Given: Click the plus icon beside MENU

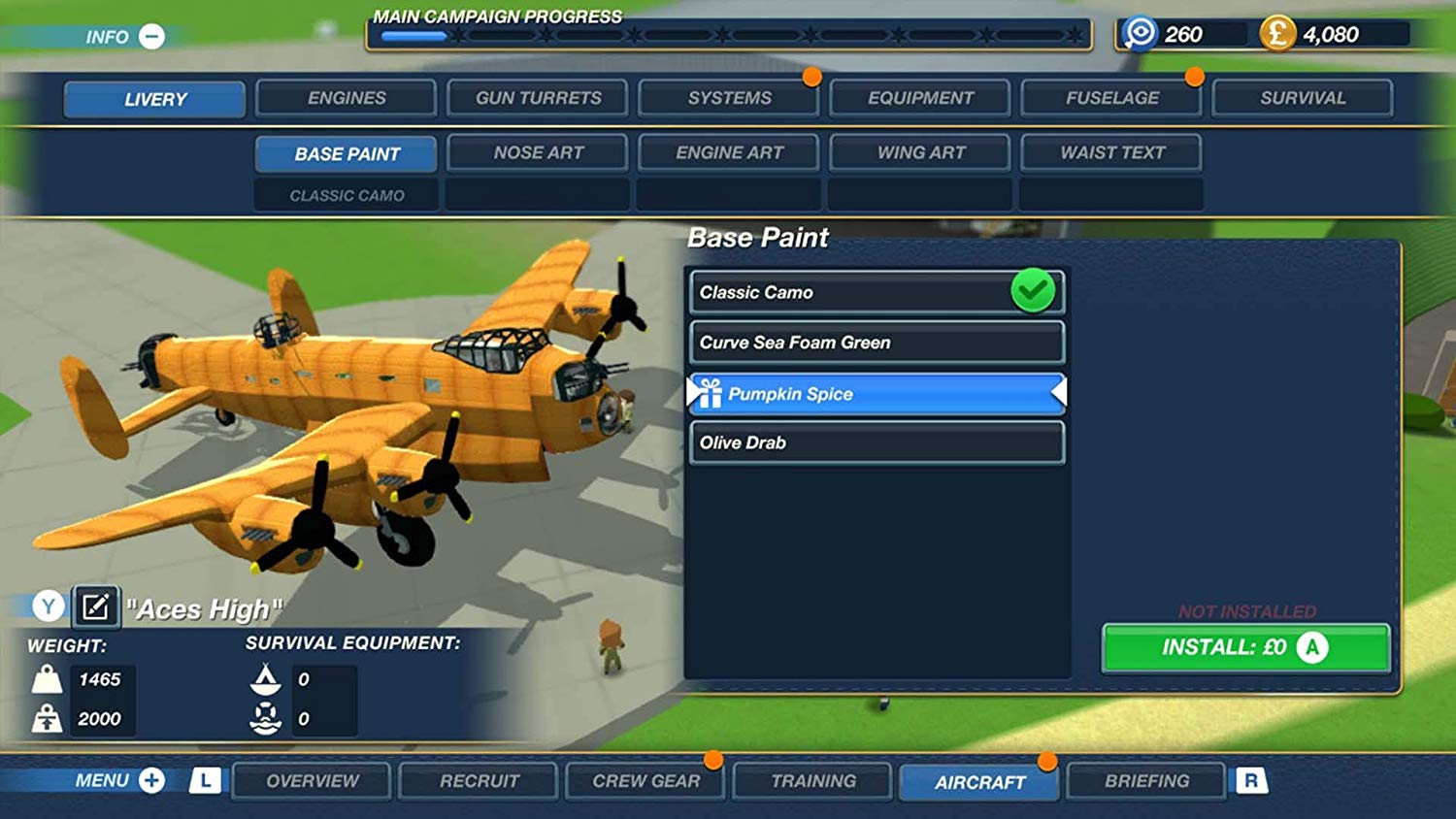Looking at the screenshot, I should [150, 781].
